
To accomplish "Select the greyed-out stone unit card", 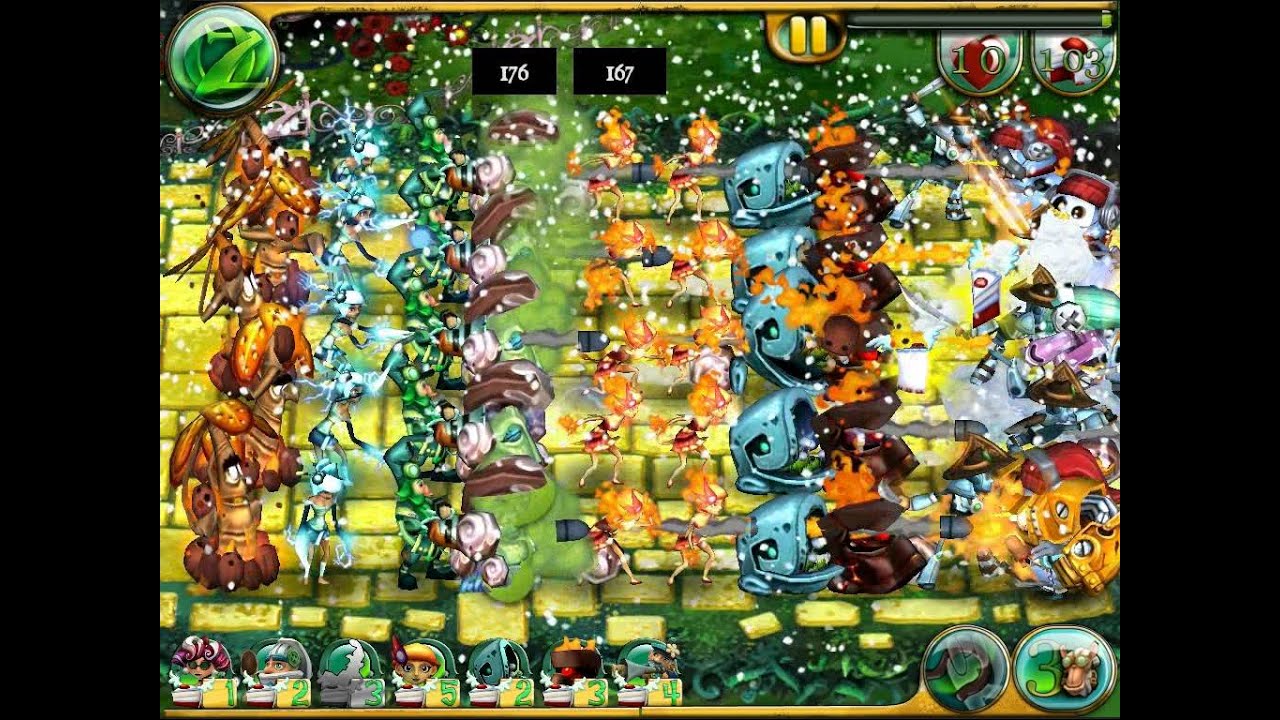I will click(x=345, y=672).
